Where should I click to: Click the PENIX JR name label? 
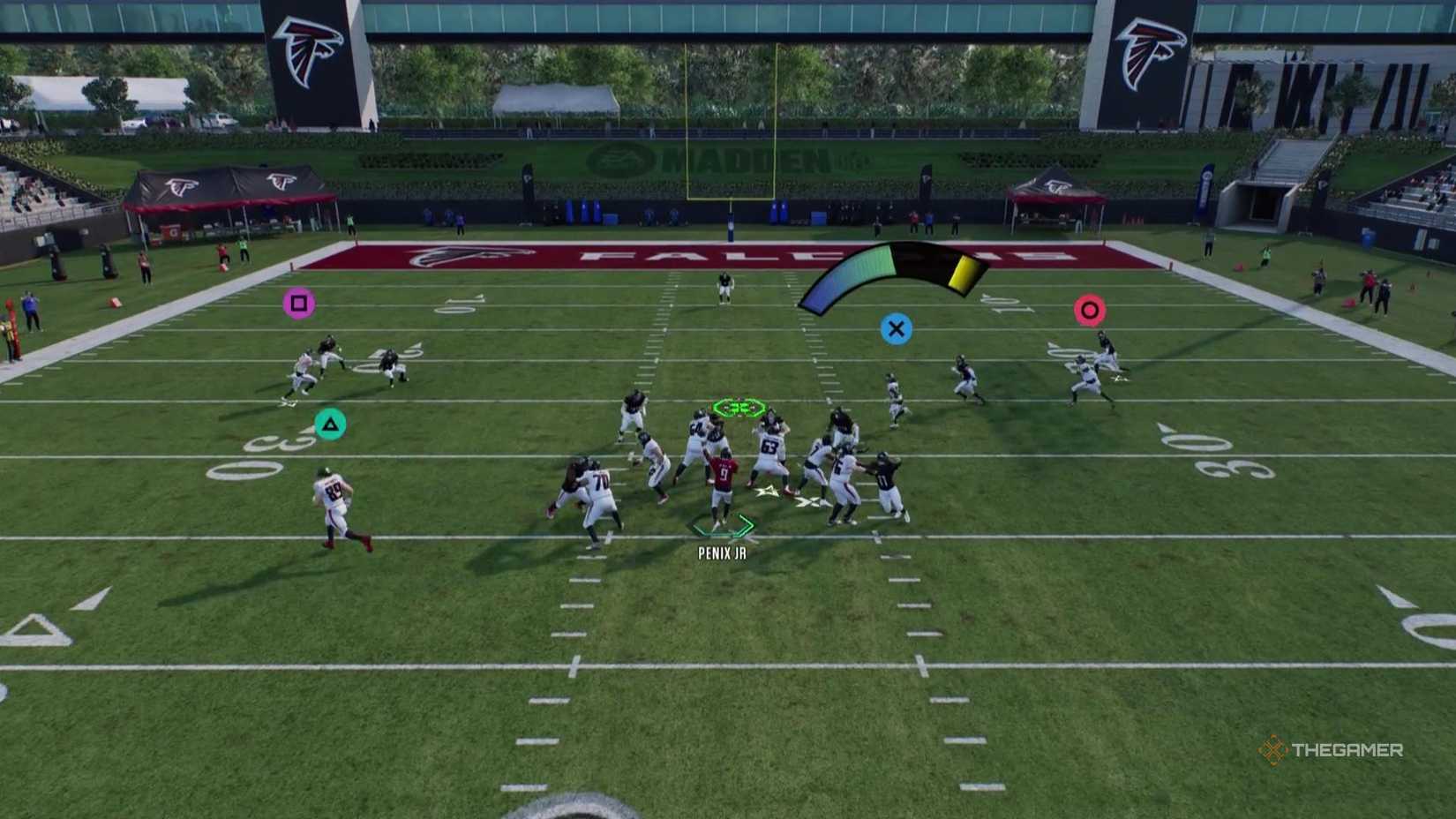pos(720,552)
